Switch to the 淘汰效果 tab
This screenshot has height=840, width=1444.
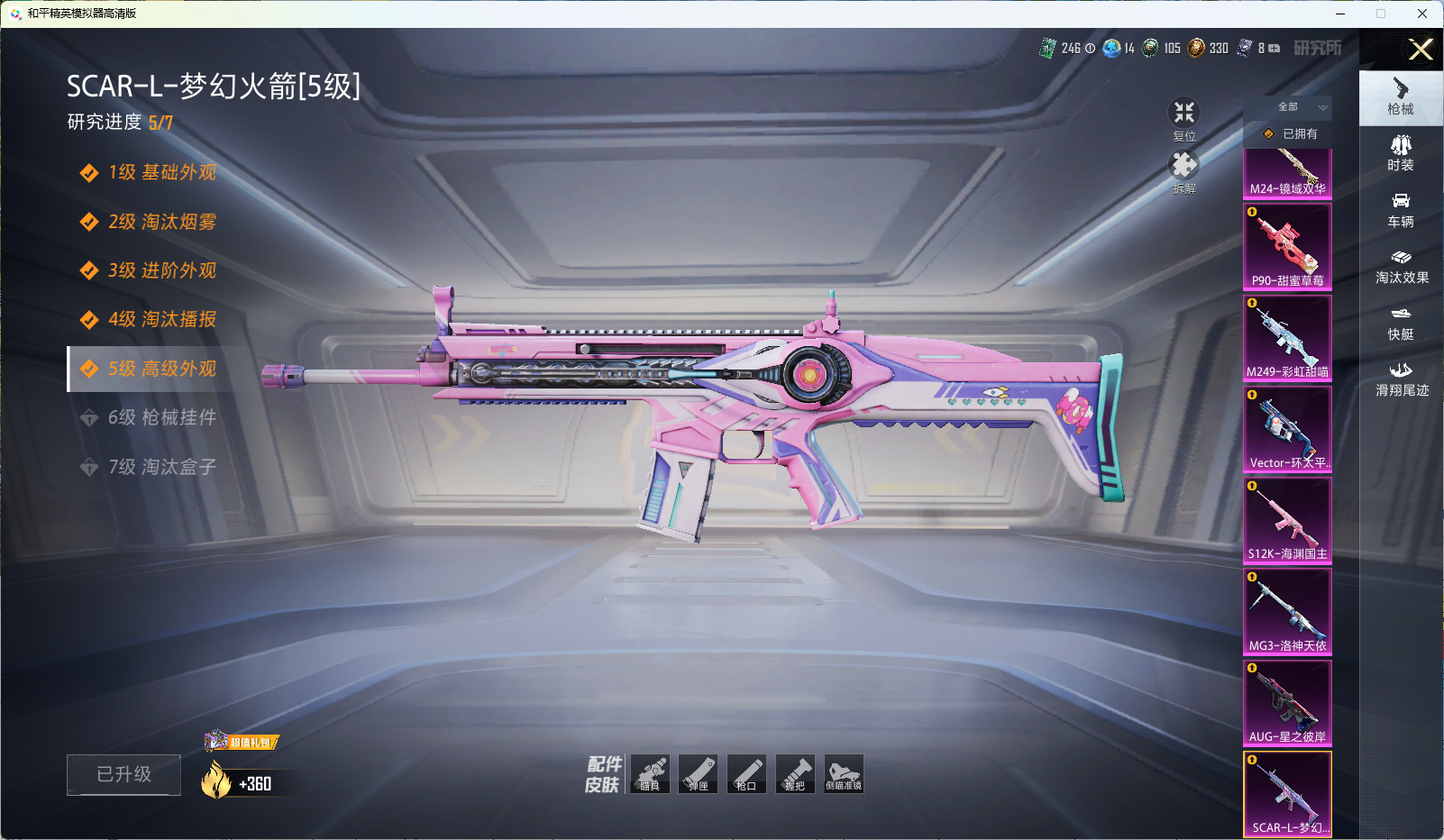[x=1402, y=266]
